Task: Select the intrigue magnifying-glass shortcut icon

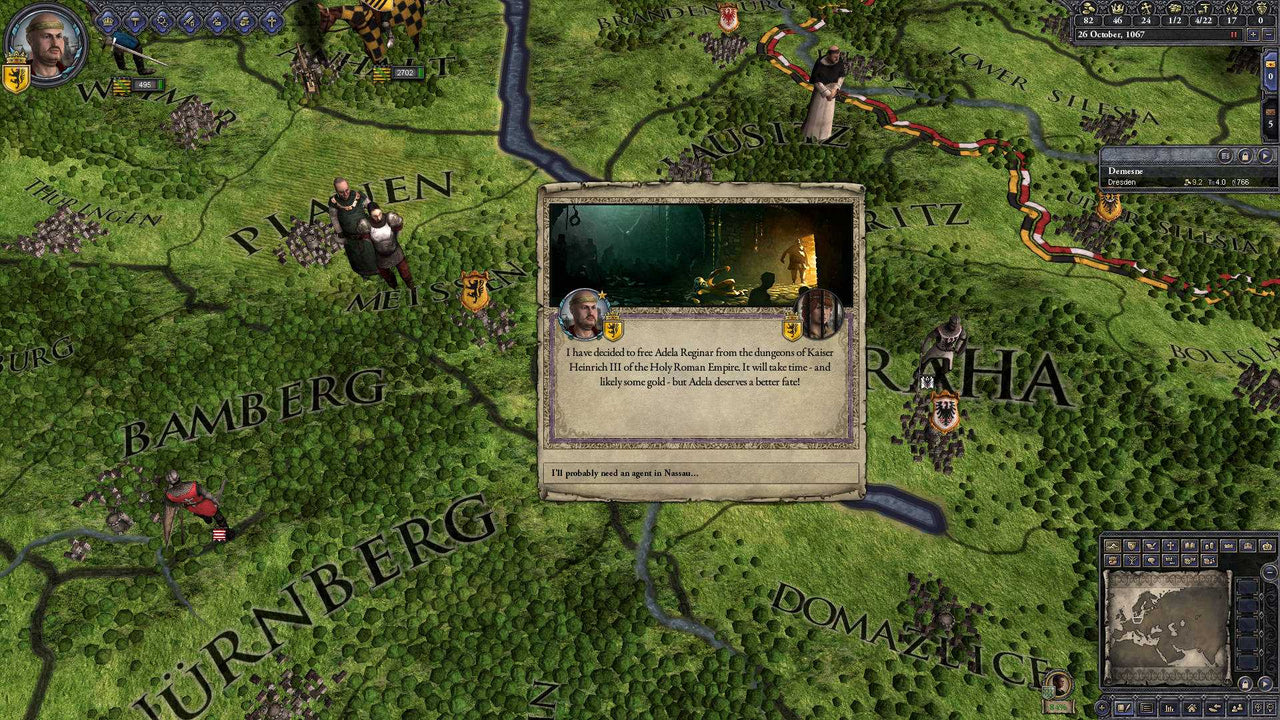Action: tap(162, 21)
